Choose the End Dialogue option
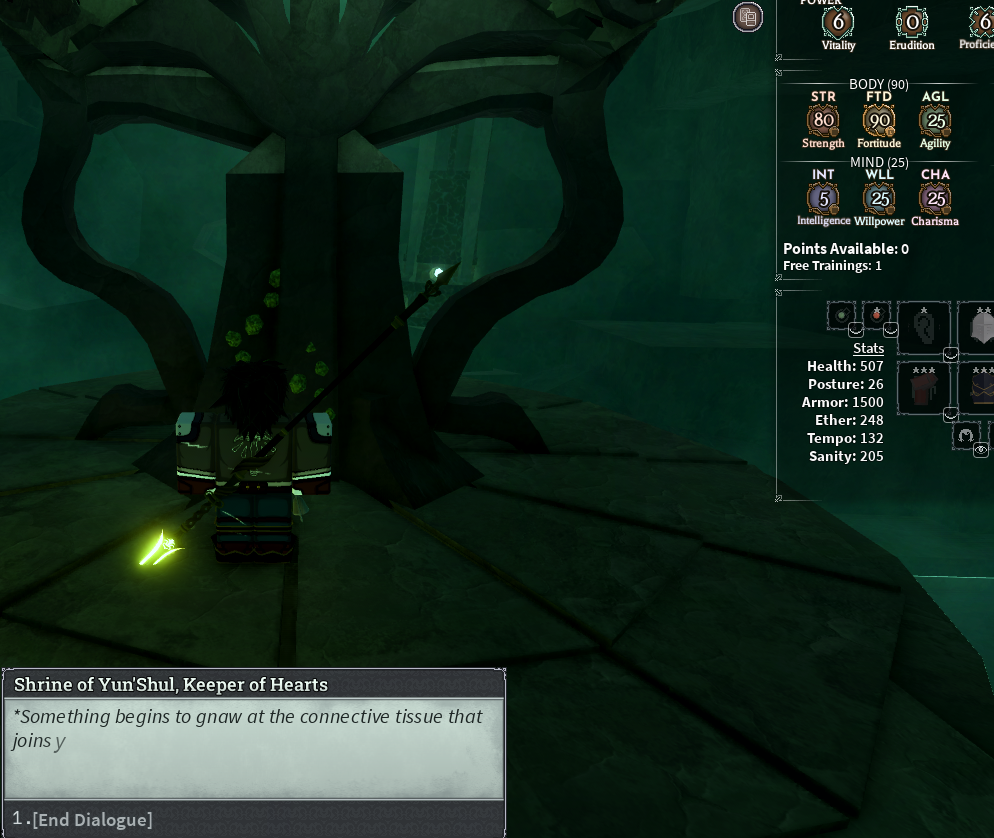The width and height of the screenshot is (994, 838). pos(92,820)
